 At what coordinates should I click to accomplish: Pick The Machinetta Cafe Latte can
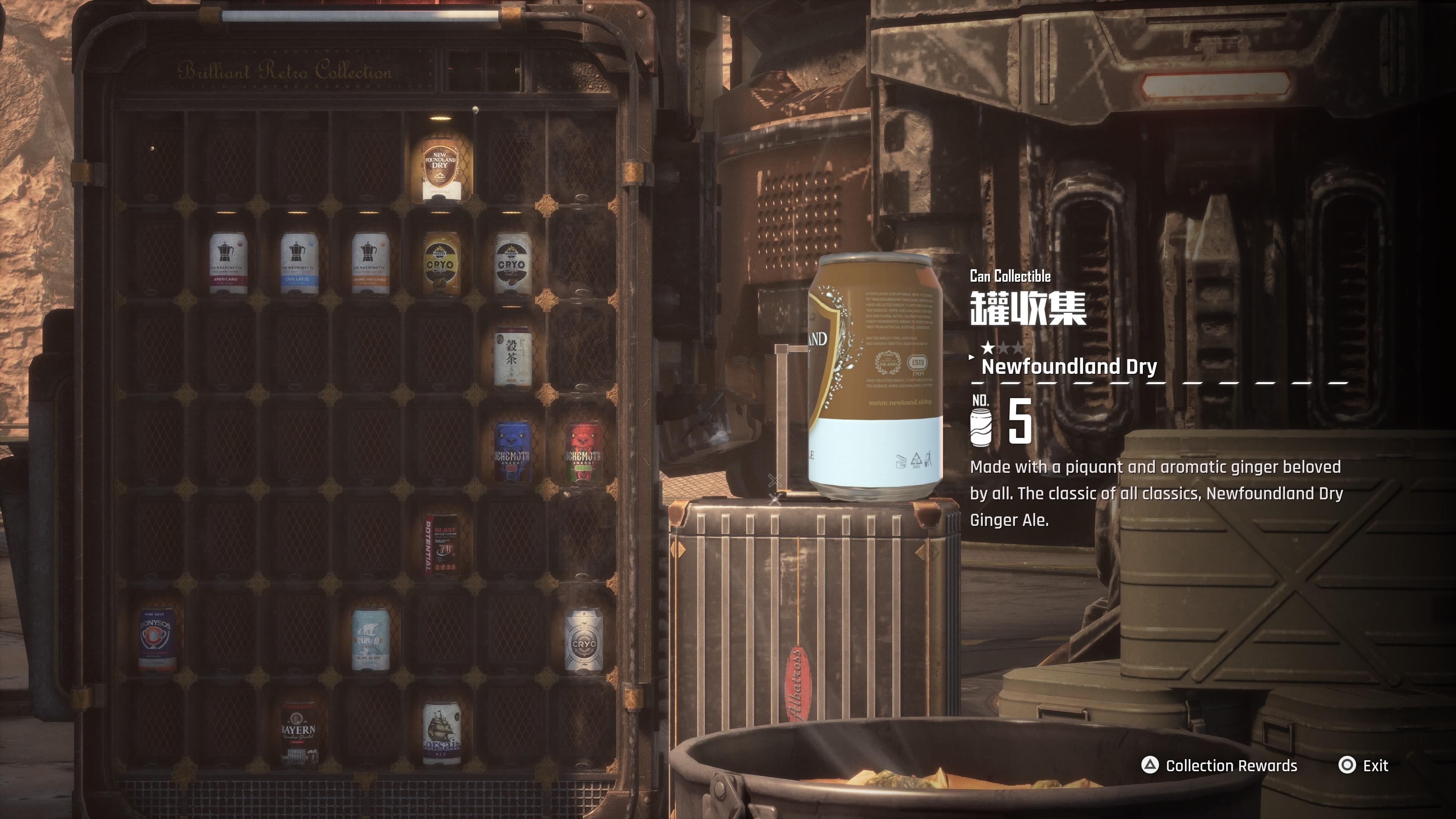(298, 264)
